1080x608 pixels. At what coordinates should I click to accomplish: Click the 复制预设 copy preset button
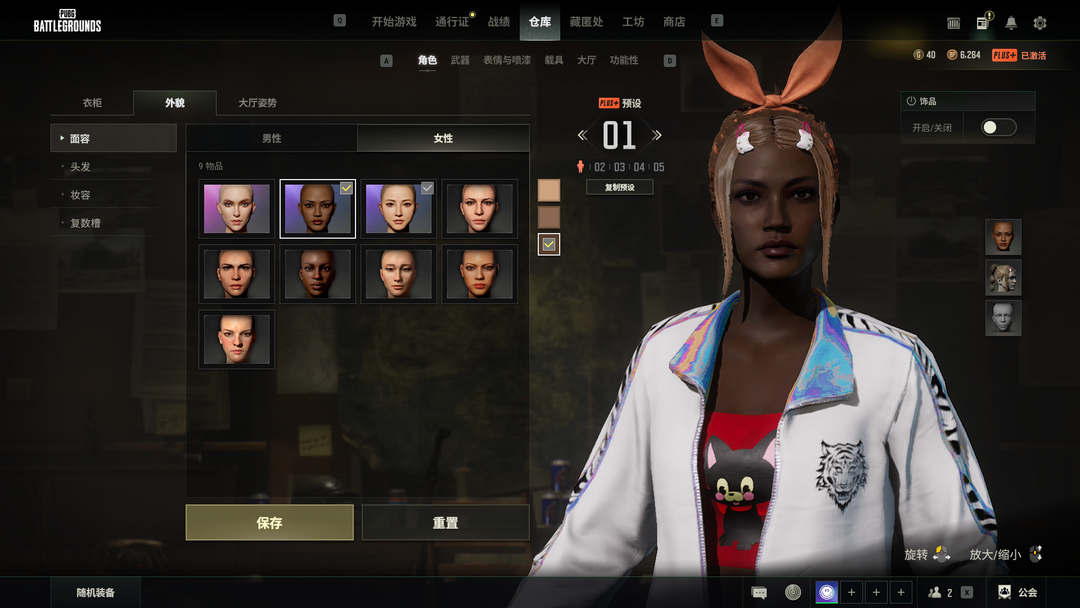(619, 187)
